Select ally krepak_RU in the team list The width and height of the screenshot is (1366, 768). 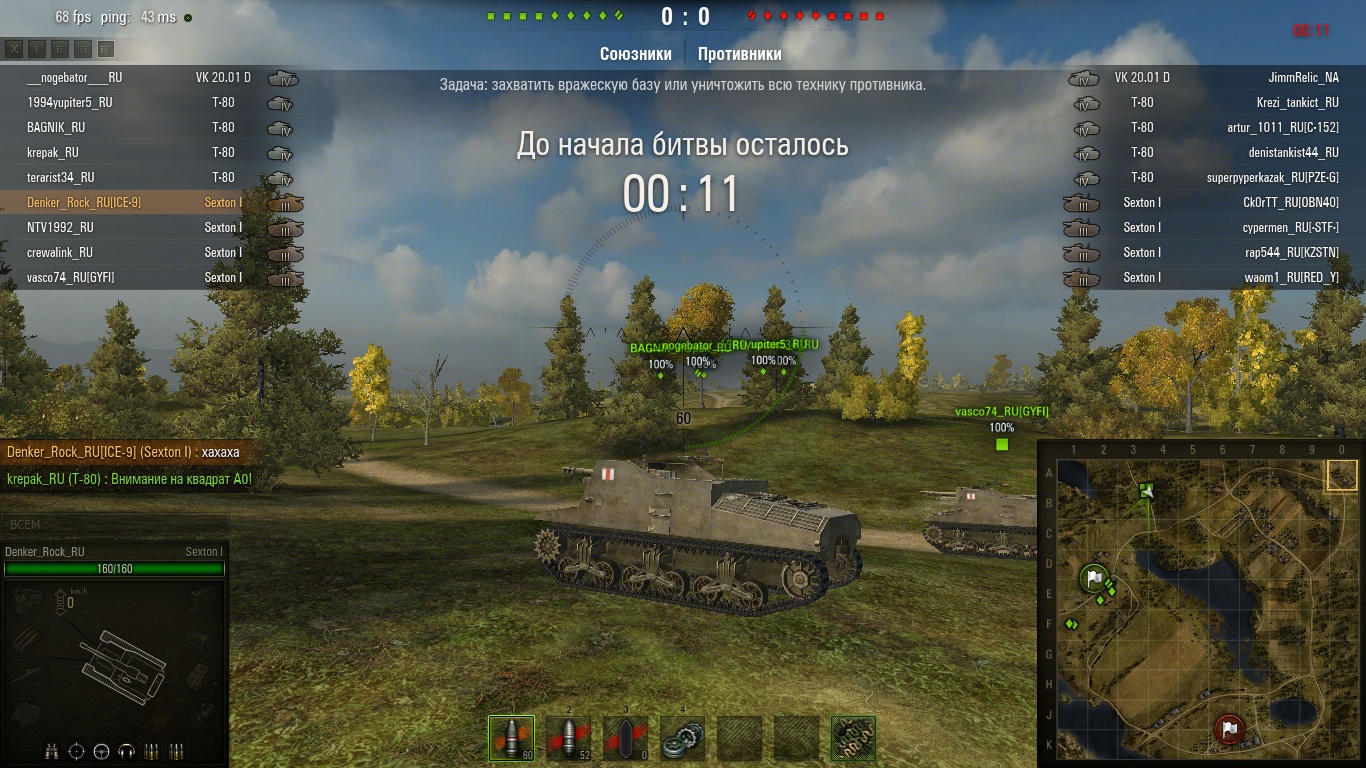pyautogui.click(x=53, y=152)
